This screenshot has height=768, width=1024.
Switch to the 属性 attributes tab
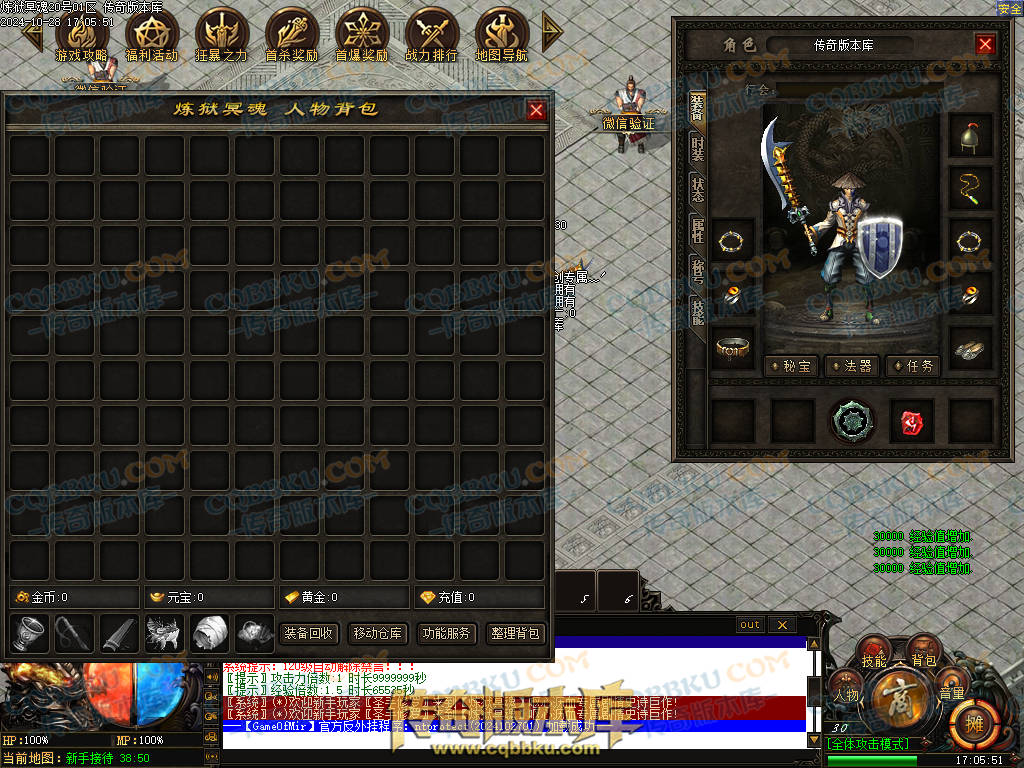(697, 230)
